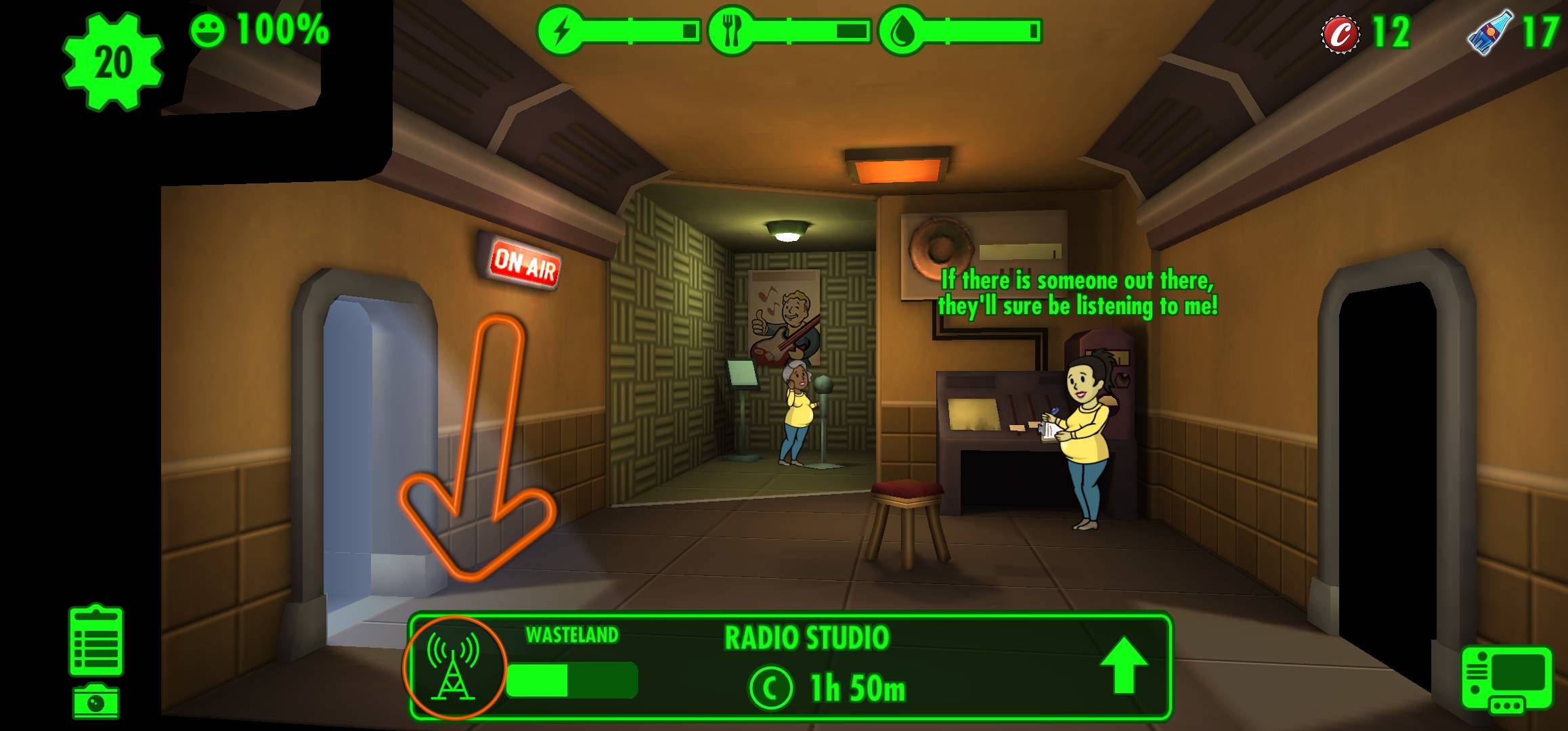
Task: Check the vault happiness smiley
Action: [x=206, y=30]
